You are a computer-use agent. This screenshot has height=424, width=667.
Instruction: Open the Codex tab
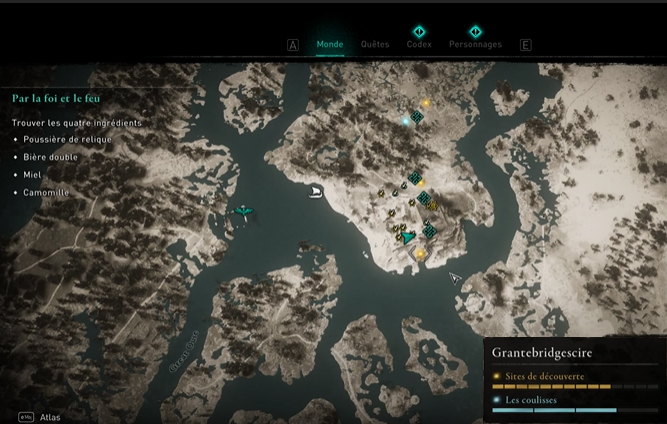pos(419,45)
